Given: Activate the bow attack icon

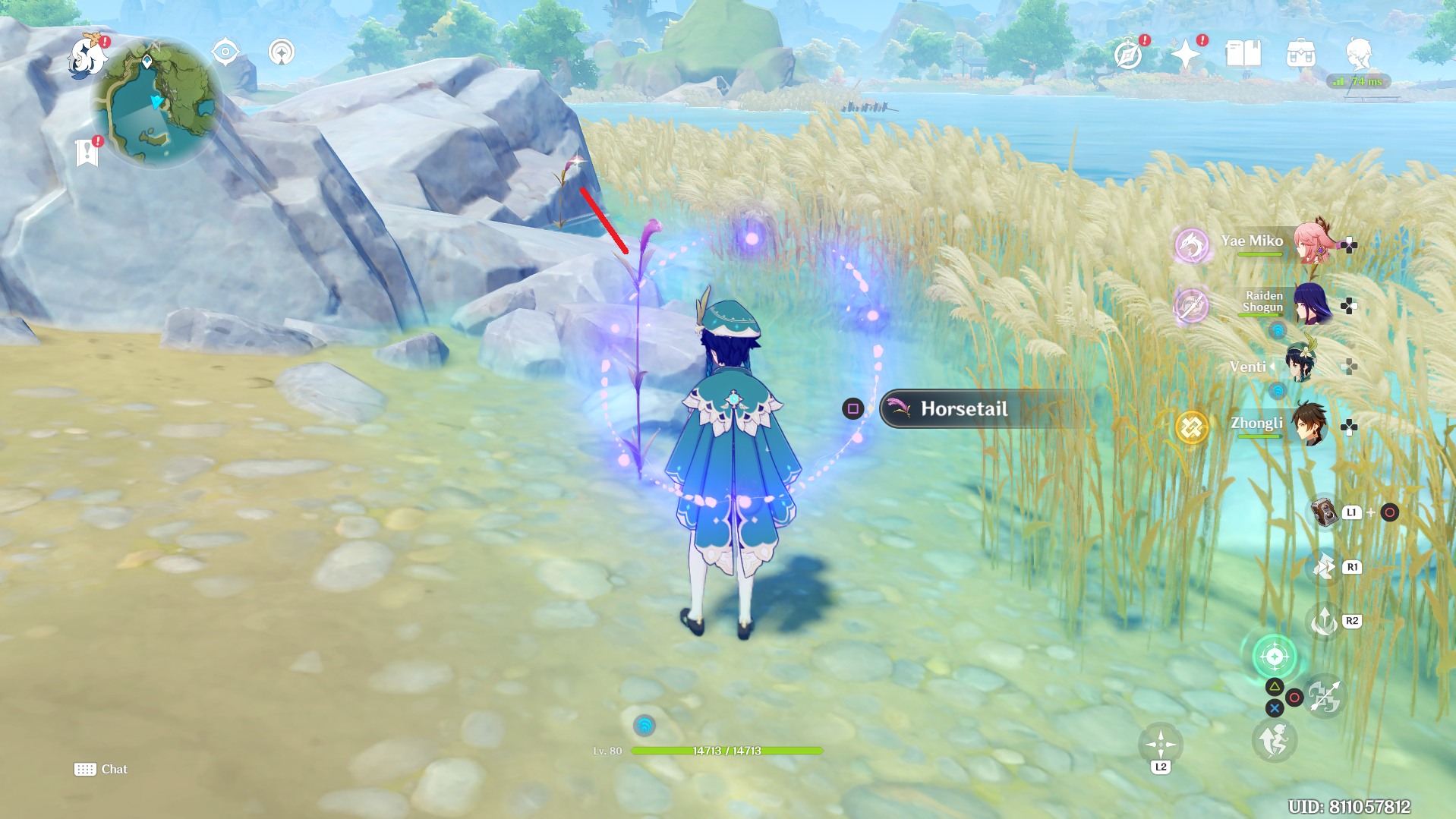Looking at the screenshot, I should click(1325, 697).
